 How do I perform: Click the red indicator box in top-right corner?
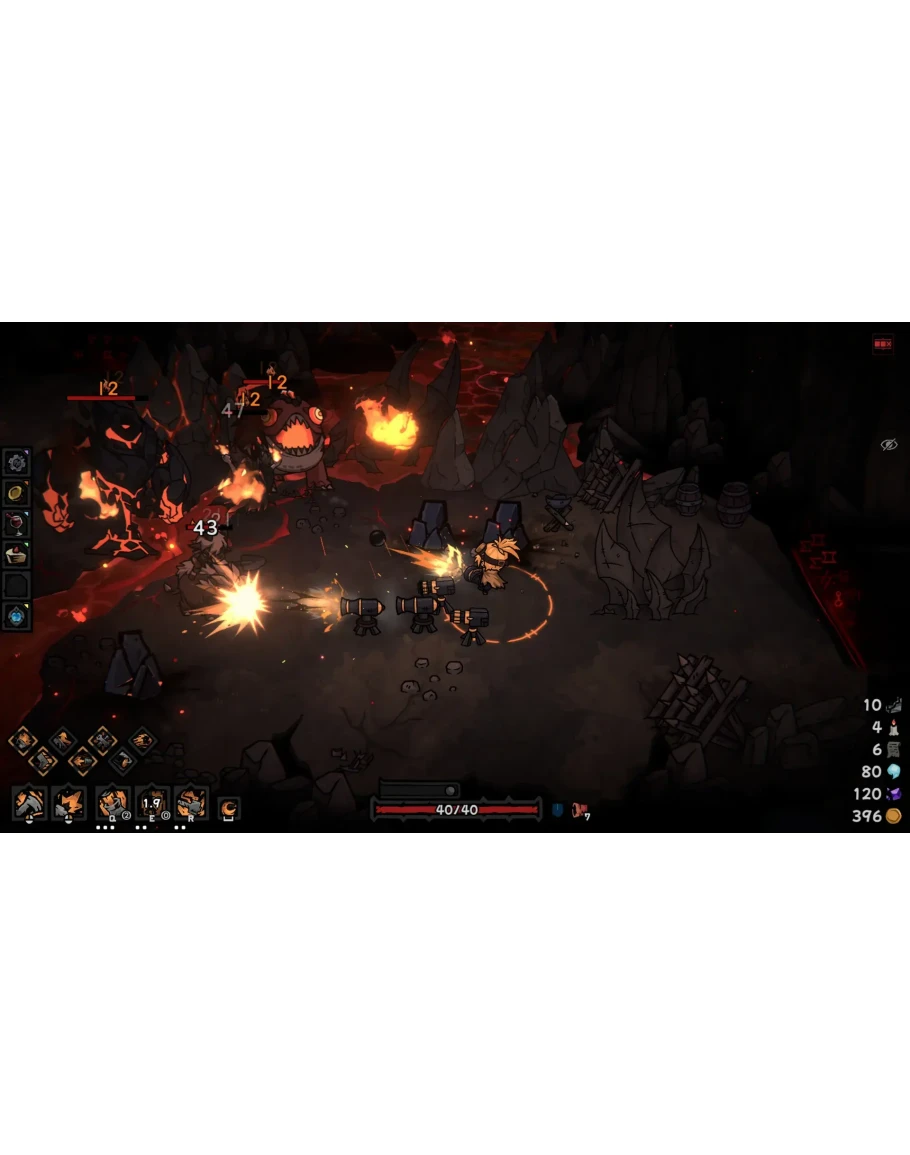(x=882, y=344)
